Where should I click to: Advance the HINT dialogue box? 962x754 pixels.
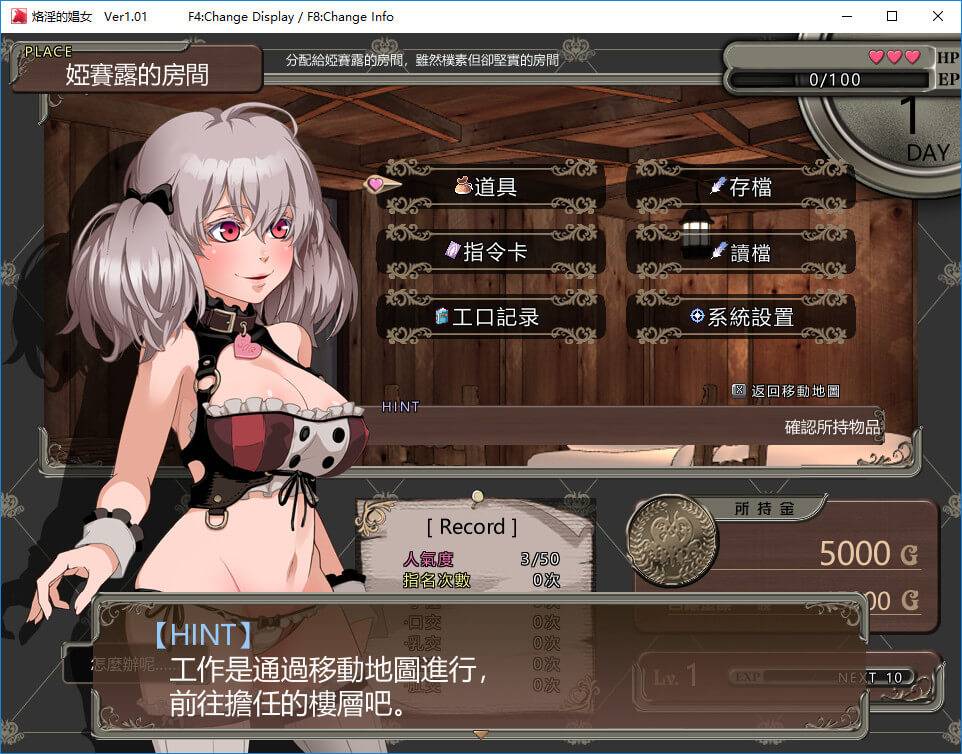click(480, 670)
